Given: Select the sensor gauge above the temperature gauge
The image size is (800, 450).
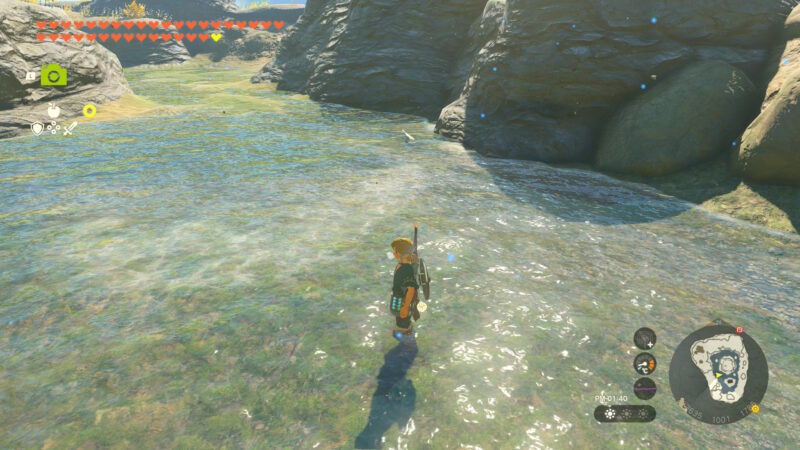Looking at the screenshot, I should [645, 338].
